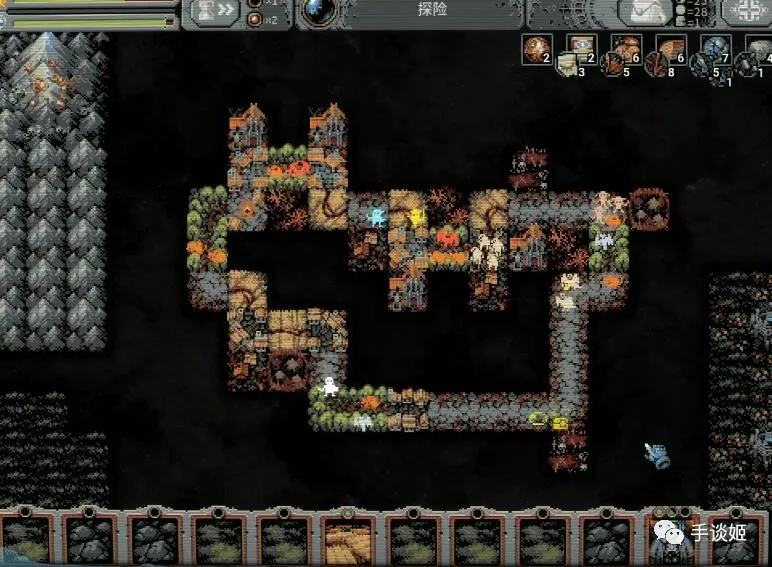Open the settings menu in top-right corner
The height and width of the screenshot is (567, 772).
745,11
